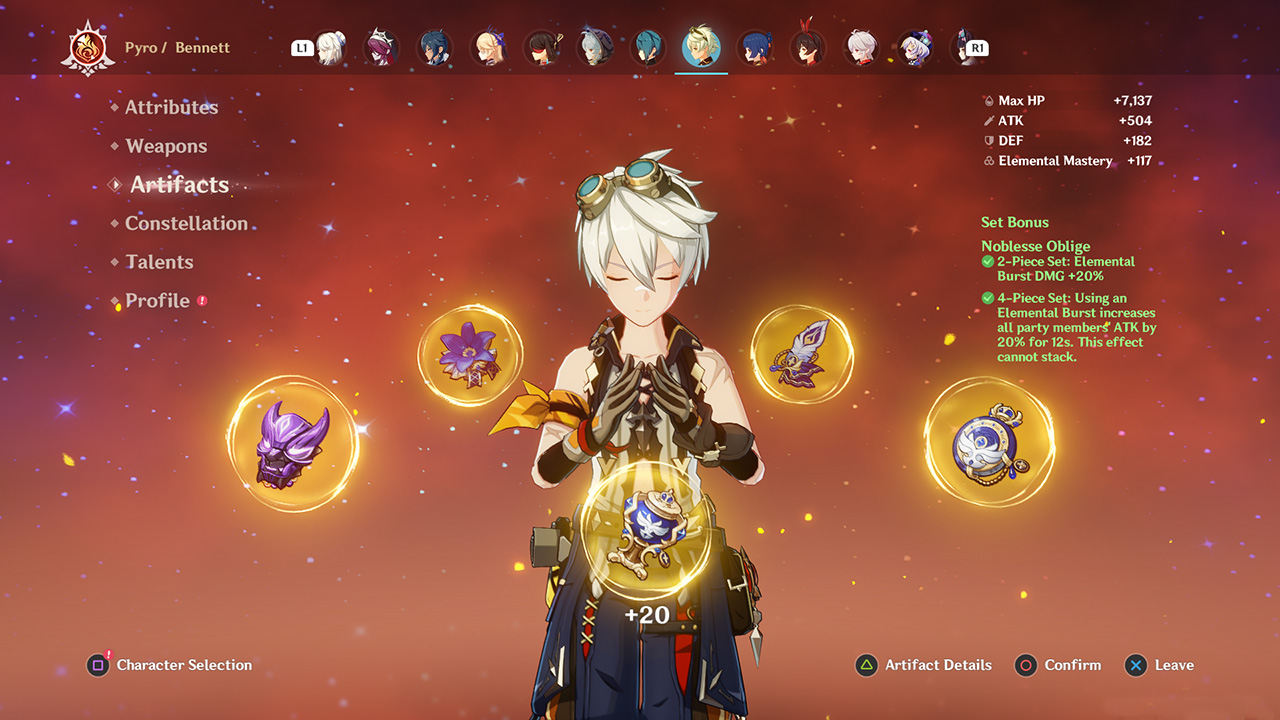Select the teal-haired character portrait
Screen dimensions: 1280x720
pos(648,48)
